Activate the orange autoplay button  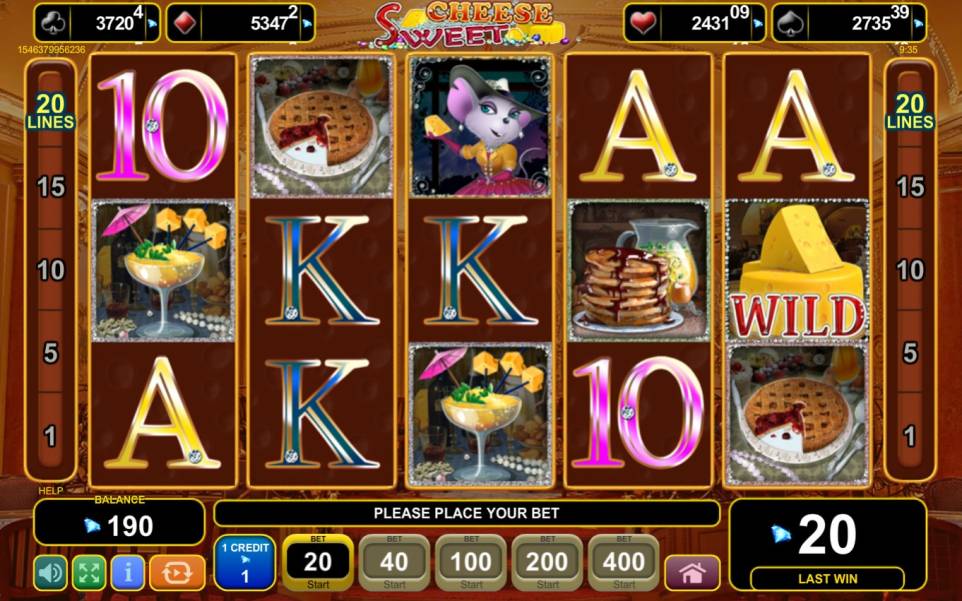click(x=176, y=572)
